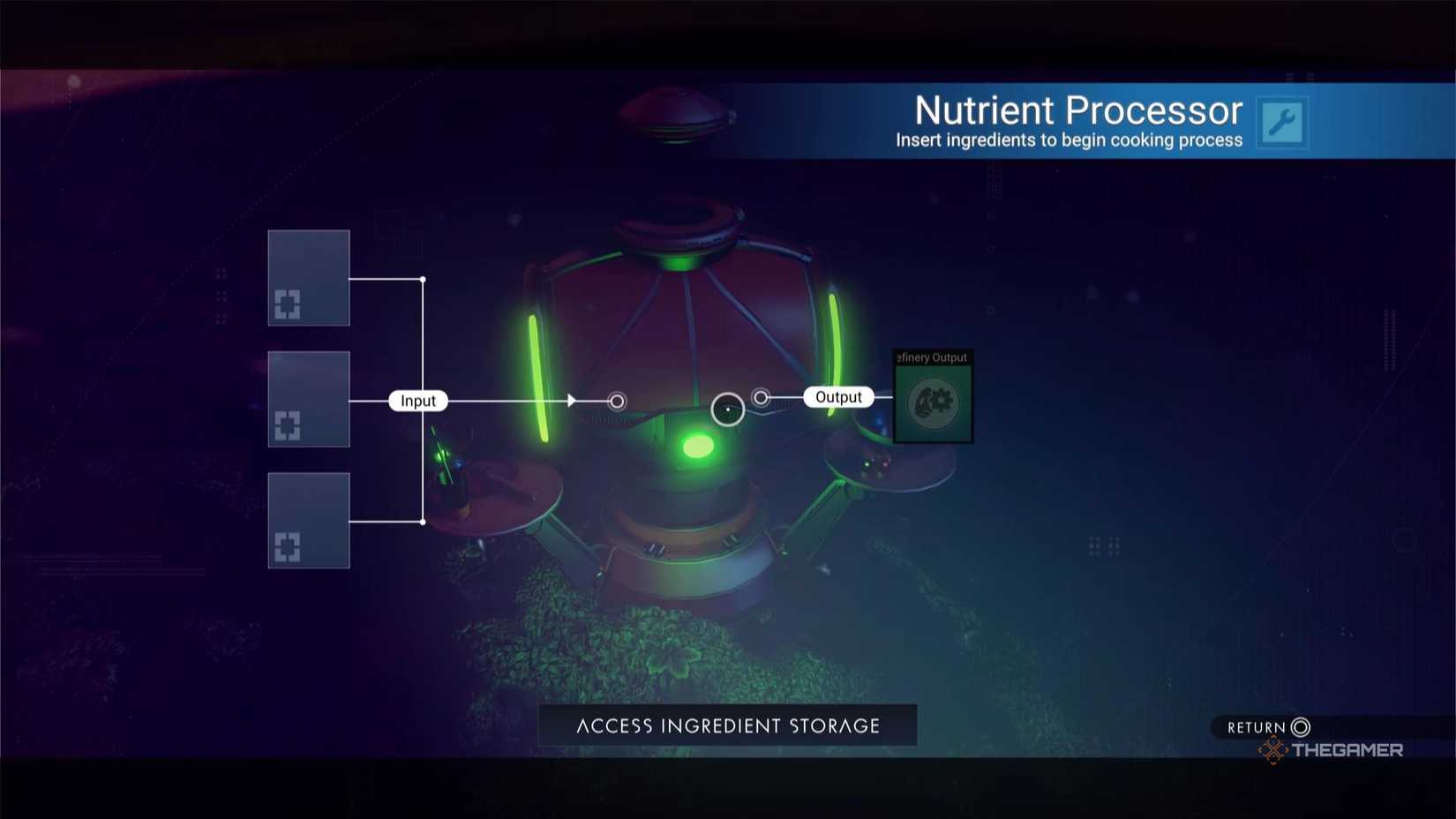This screenshot has height=819, width=1456.
Task: Select the middle empty ingredient slot
Action: tap(308, 399)
